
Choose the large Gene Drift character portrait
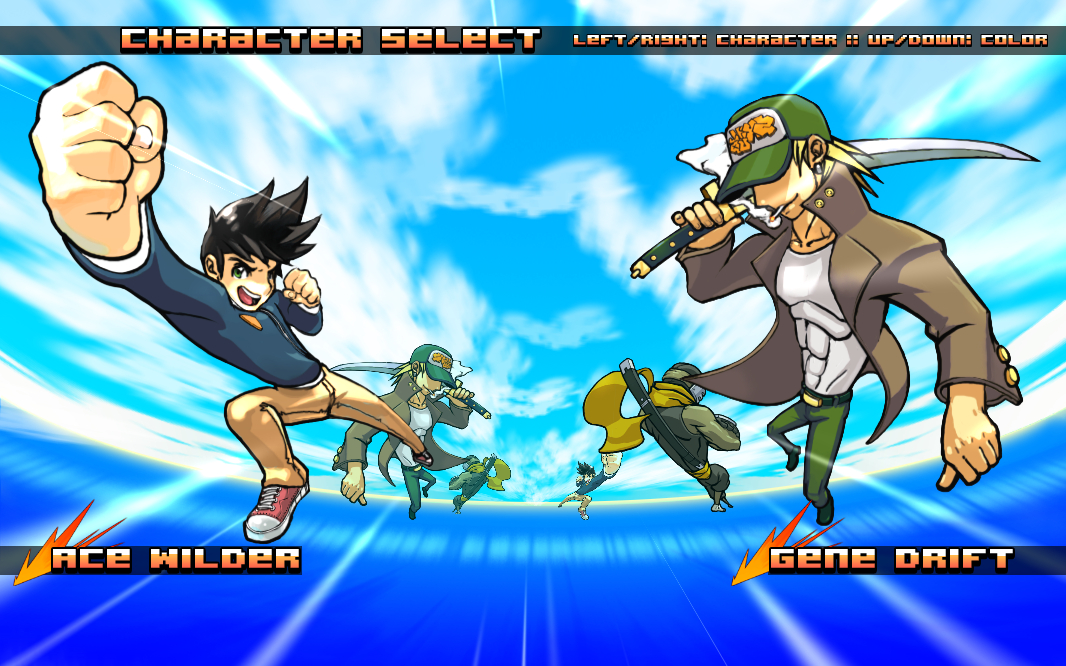[x=840, y=300]
